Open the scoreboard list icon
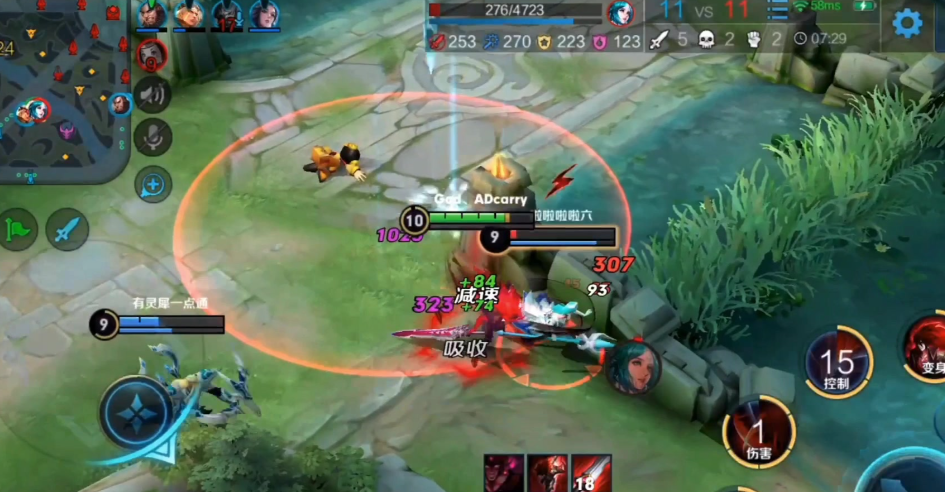This screenshot has width=945, height=492. coord(777,11)
